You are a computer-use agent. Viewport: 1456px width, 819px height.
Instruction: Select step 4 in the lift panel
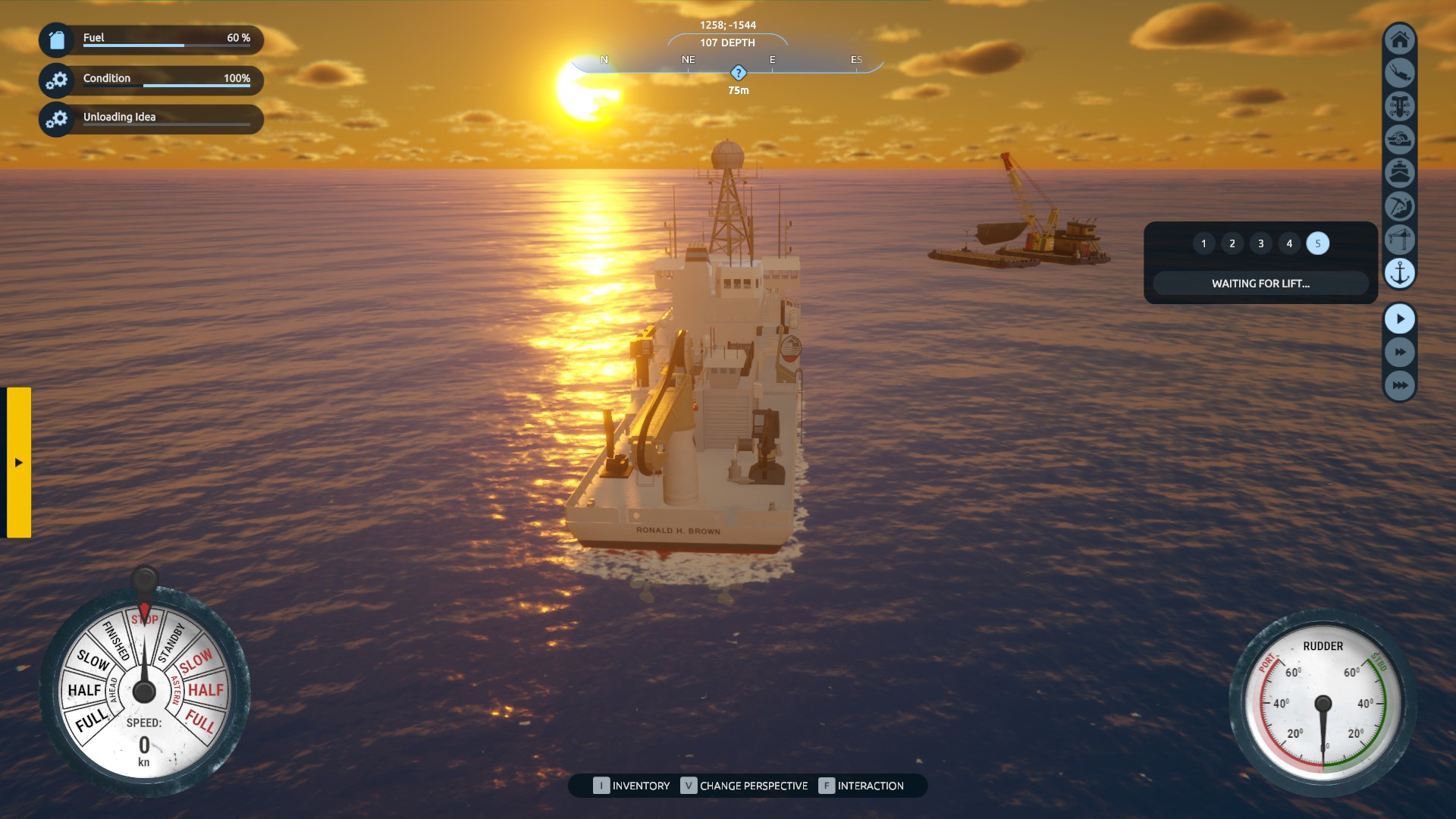[1289, 243]
